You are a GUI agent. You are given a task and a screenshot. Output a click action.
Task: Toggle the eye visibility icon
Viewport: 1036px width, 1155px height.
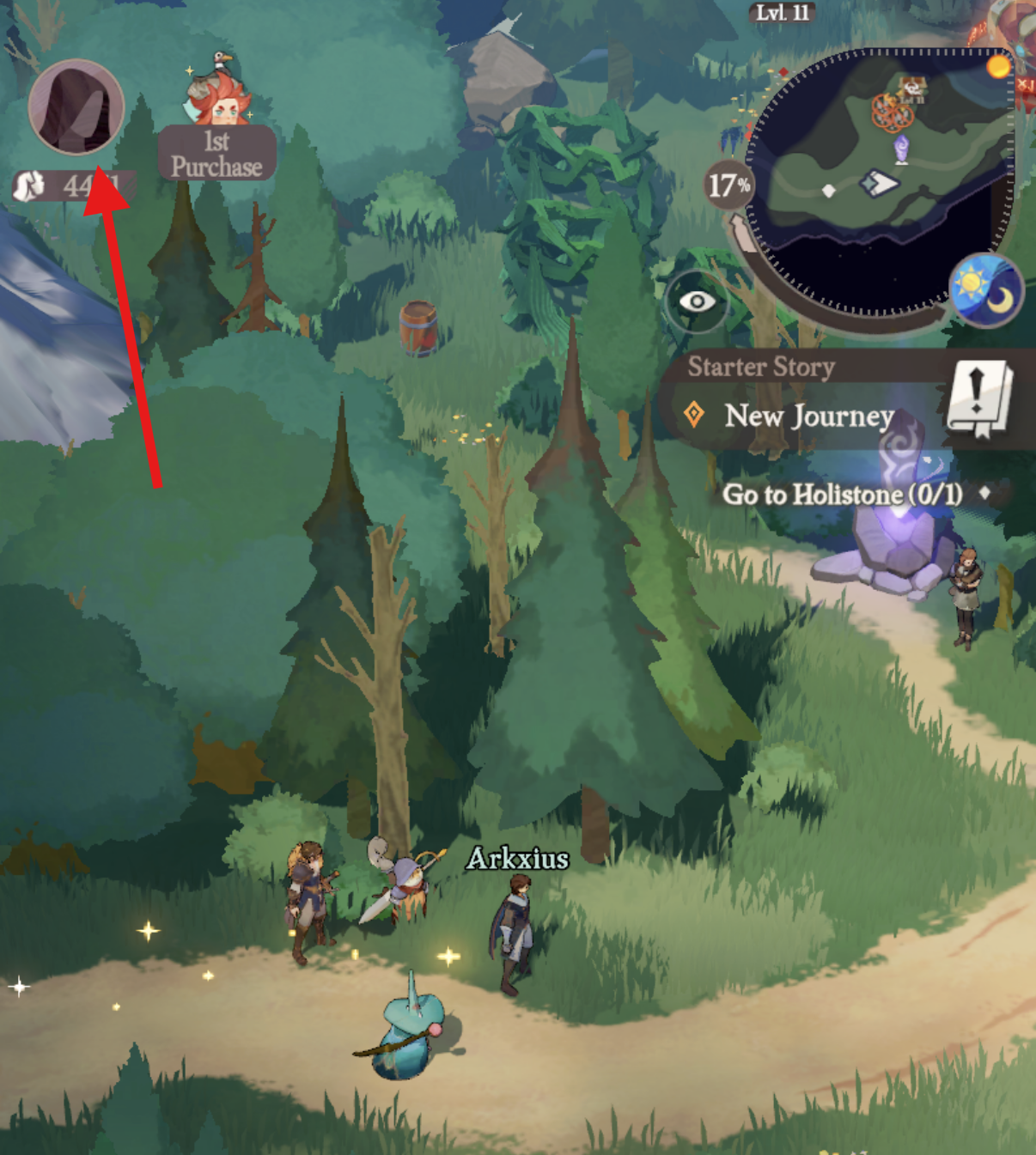[x=697, y=301]
